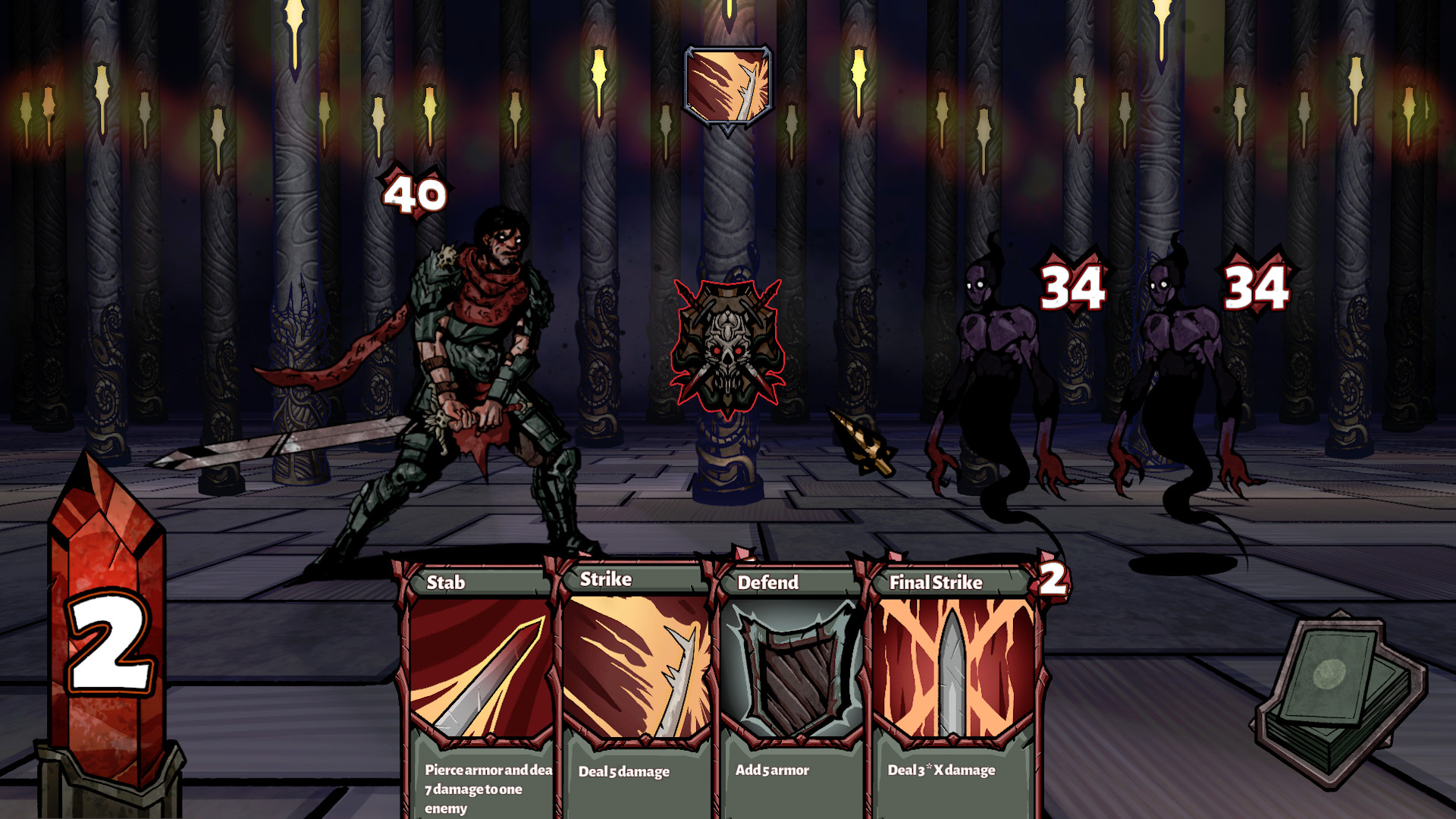The image size is (1456, 819).
Task: Click the Strike card slash icon
Action: 637,667
